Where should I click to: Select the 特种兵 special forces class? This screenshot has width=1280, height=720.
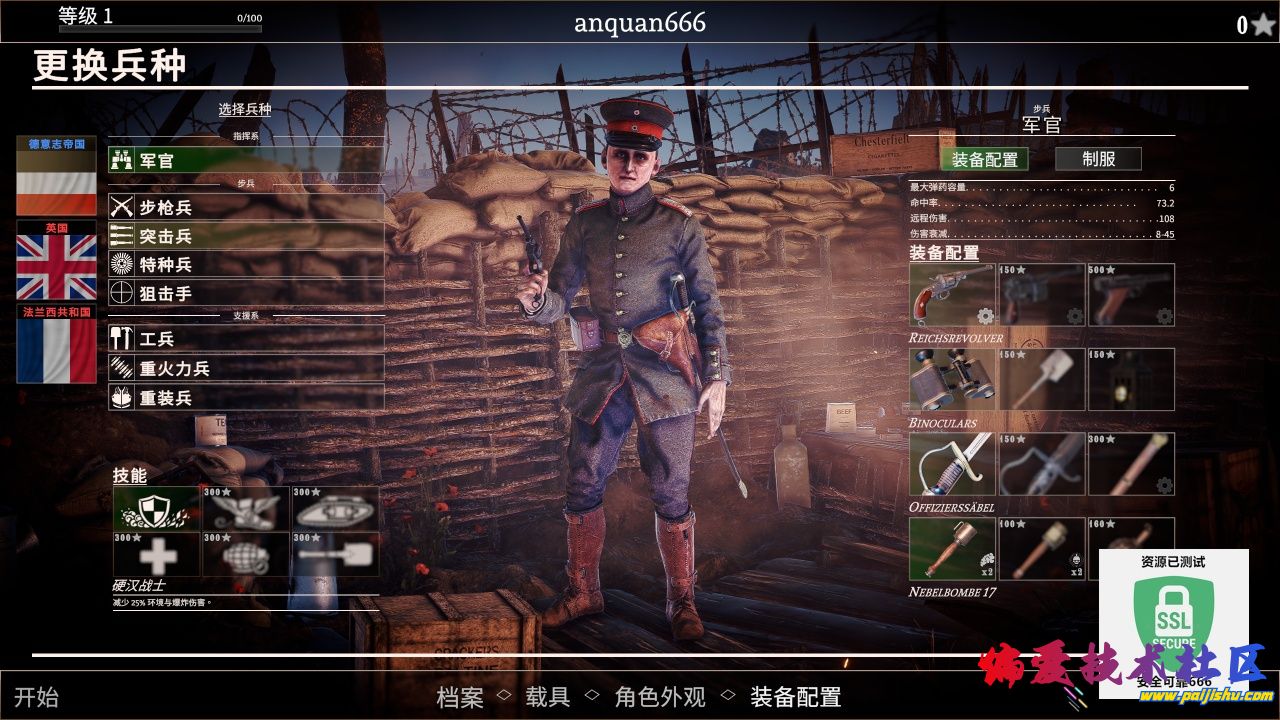click(246, 264)
